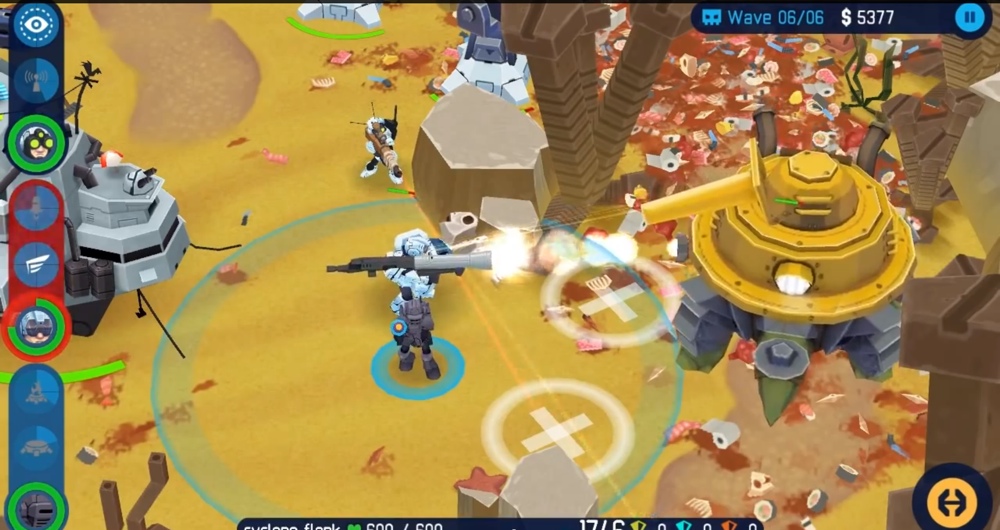Trigger the wing dash ability
This screenshot has height=530, width=1000.
click(x=37, y=264)
